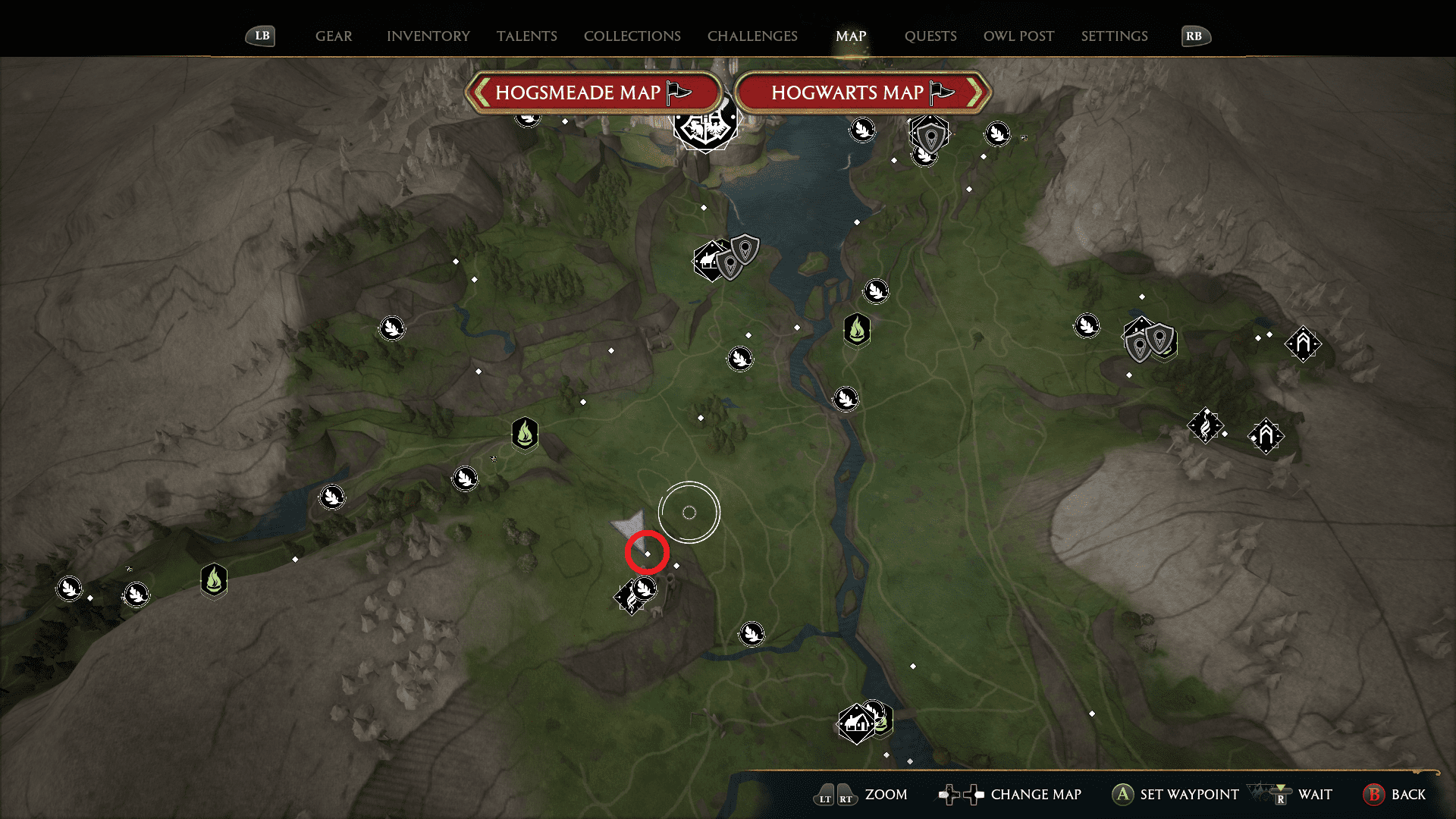This screenshot has height=819, width=1456.
Task: Select the Ancient Magic Hotspot flame diamond on the east side
Action: point(1205,426)
